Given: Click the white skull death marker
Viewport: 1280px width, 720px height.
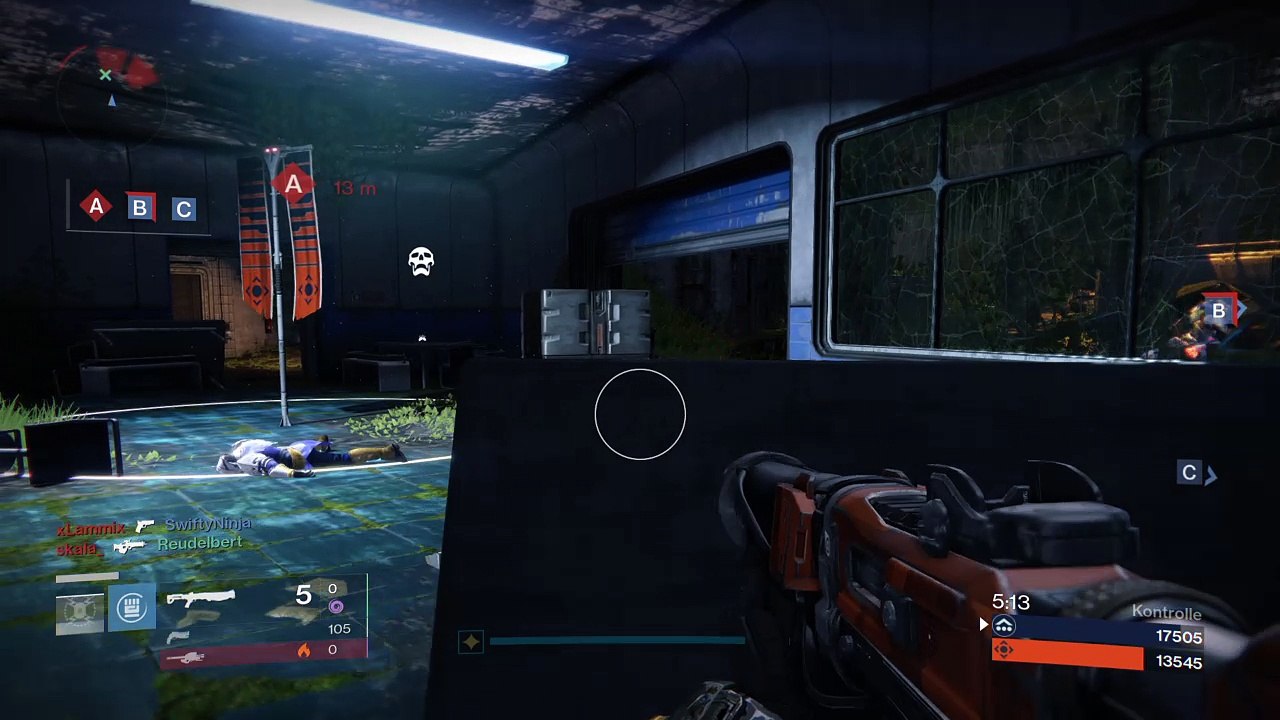Looking at the screenshot, I should click(421, 262).
